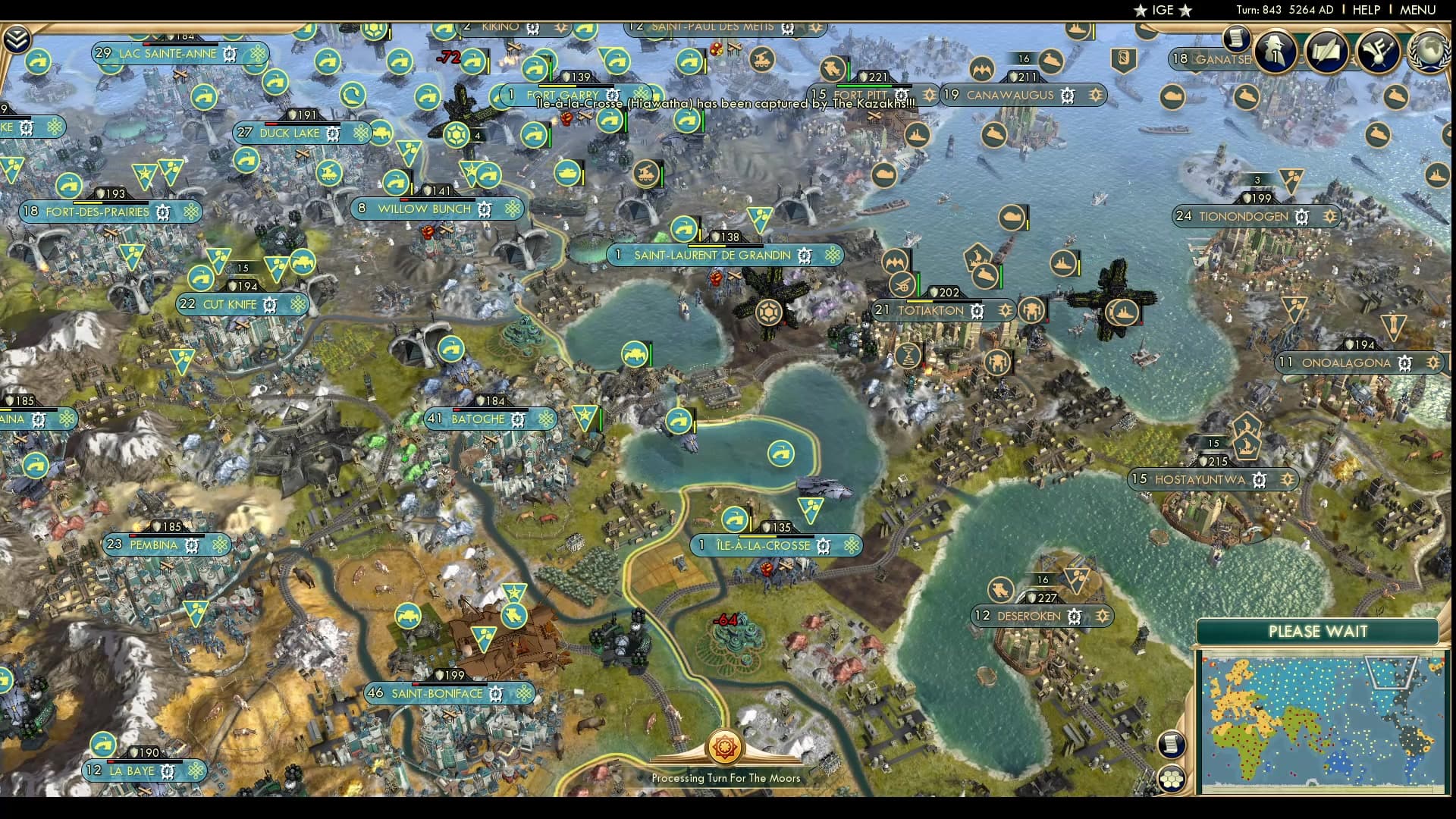Open the Diplomacy scroll-and-quill icon
Viewport: 1456px width, 819px height.
tap(1327, 51)
